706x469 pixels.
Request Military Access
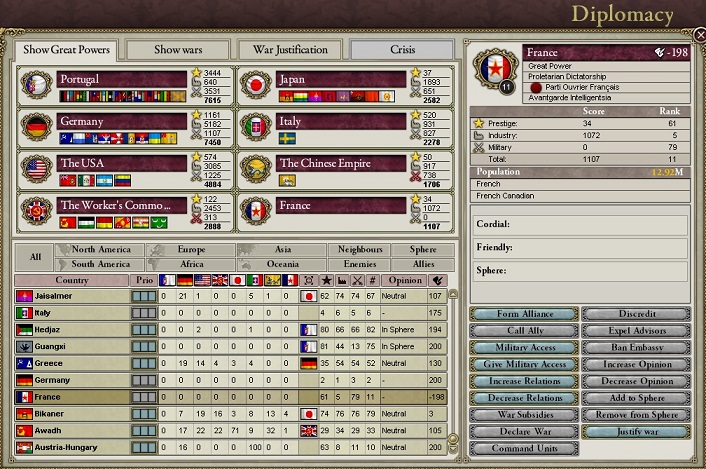tap(524, 347)
